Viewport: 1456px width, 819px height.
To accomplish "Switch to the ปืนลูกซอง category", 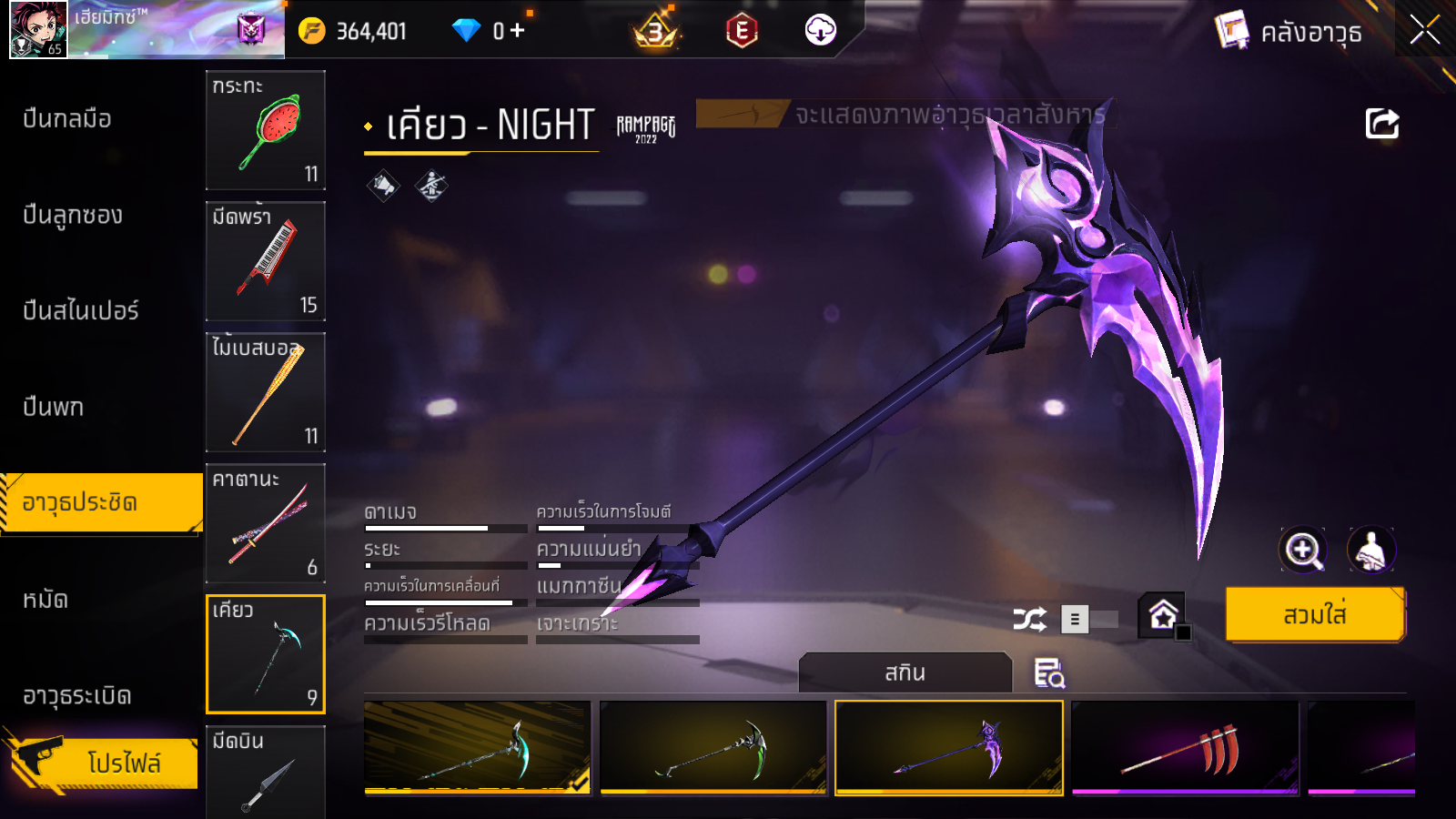I will [73, 216].
